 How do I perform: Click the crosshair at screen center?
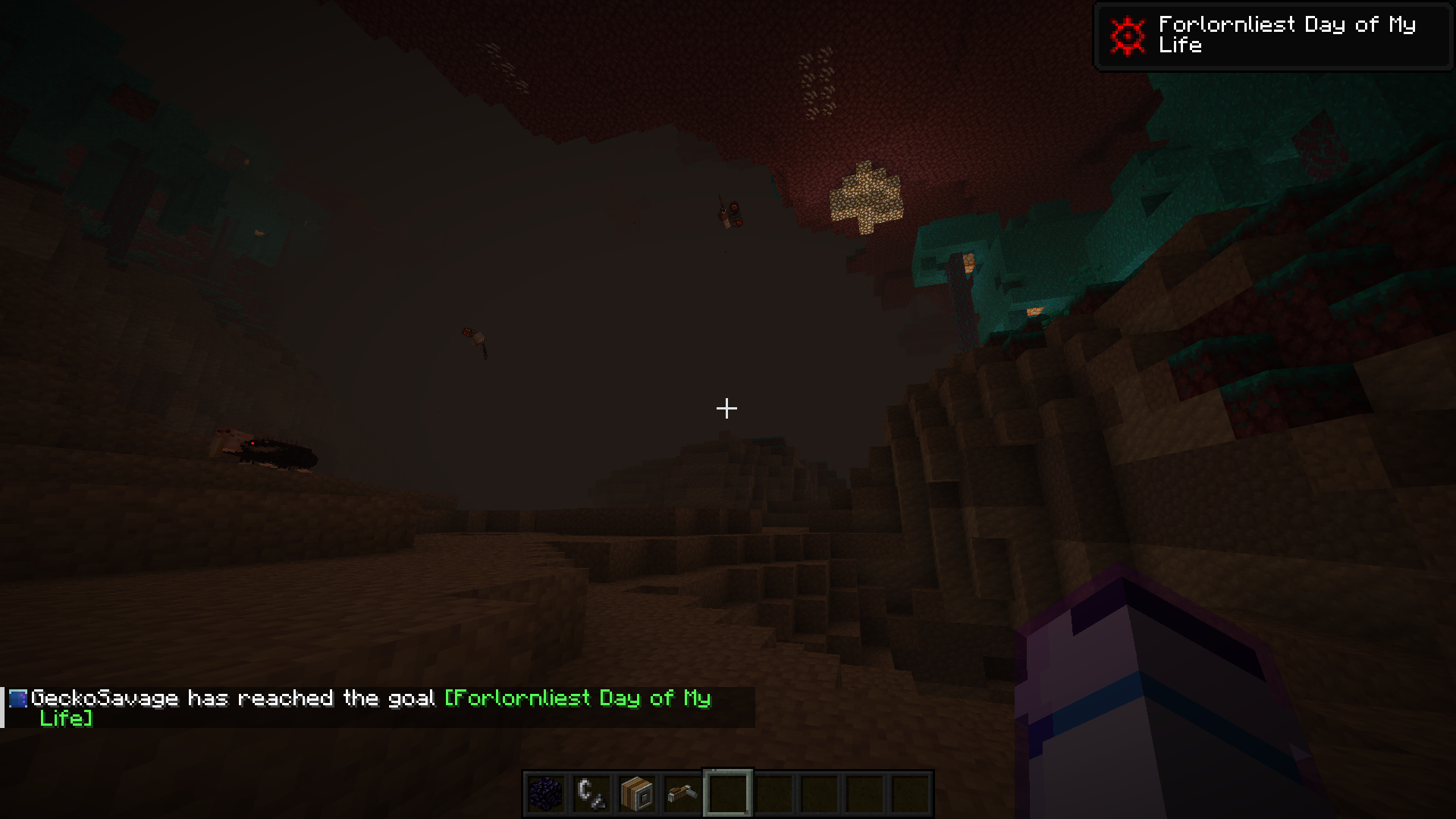[x=726, y=409]
